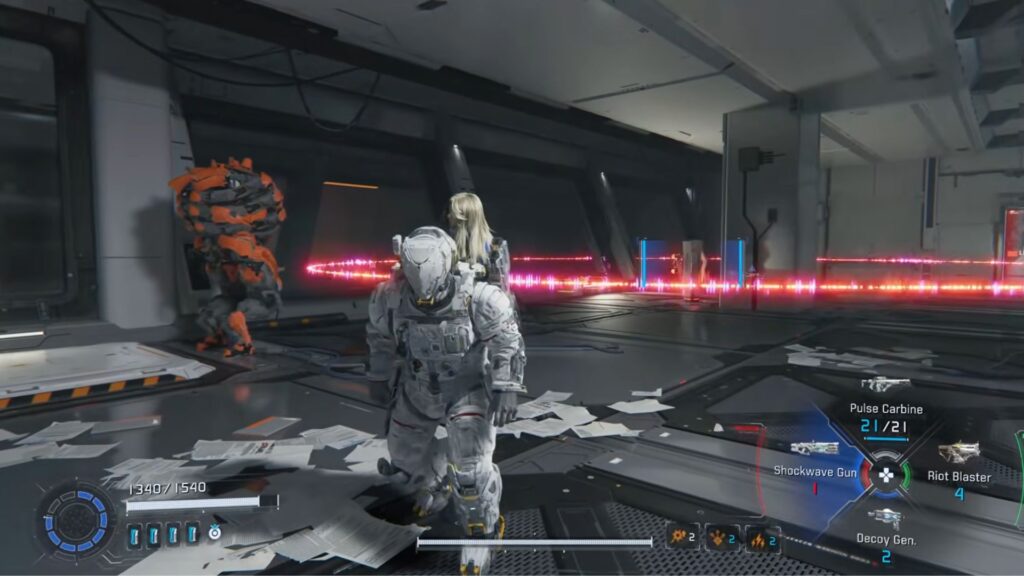This screenshot has width=1024, height=576.
Task: Equip the Riot Blaster
Action: point(959,453)
